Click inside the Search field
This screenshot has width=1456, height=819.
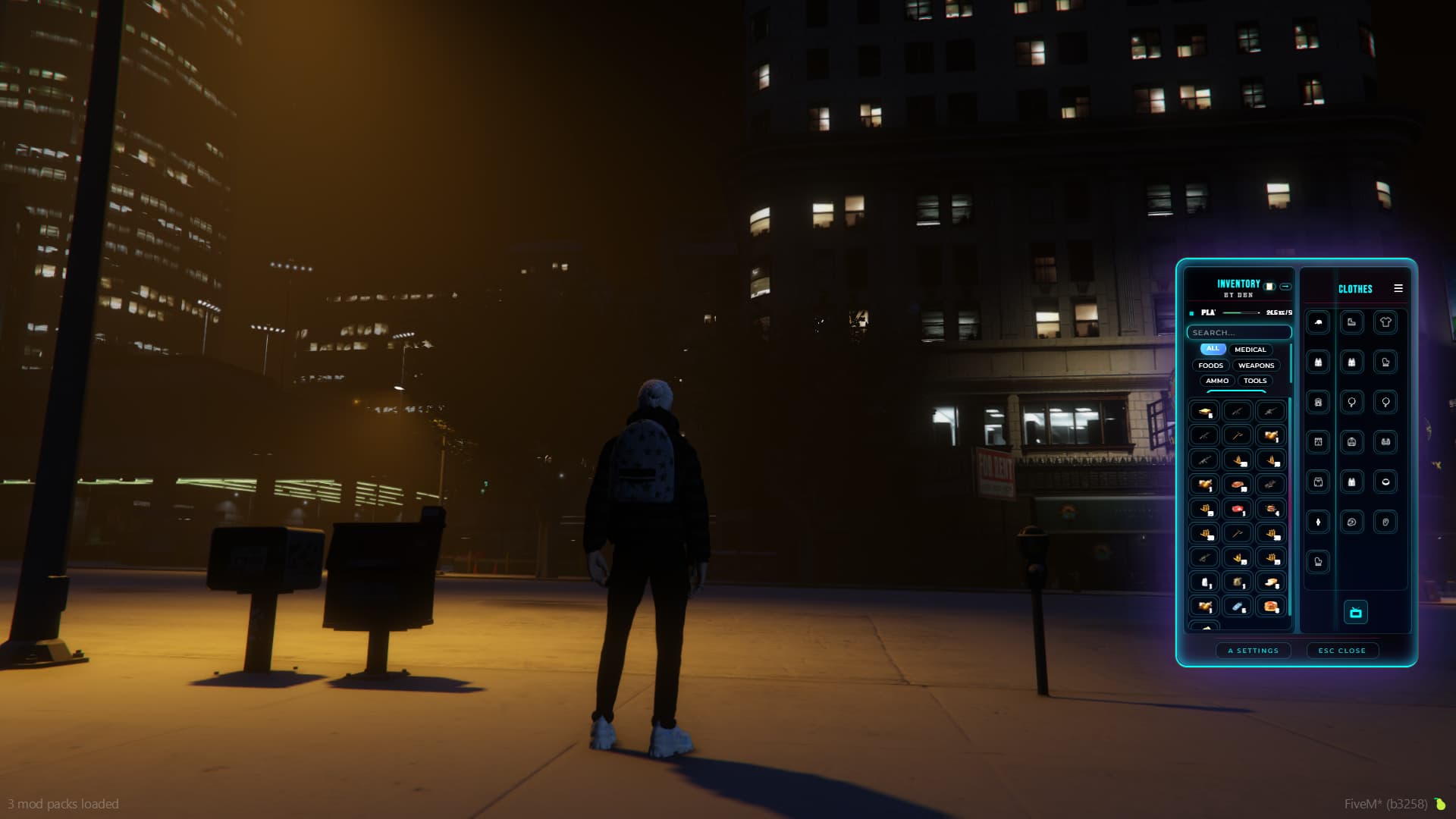(1240, 333)
